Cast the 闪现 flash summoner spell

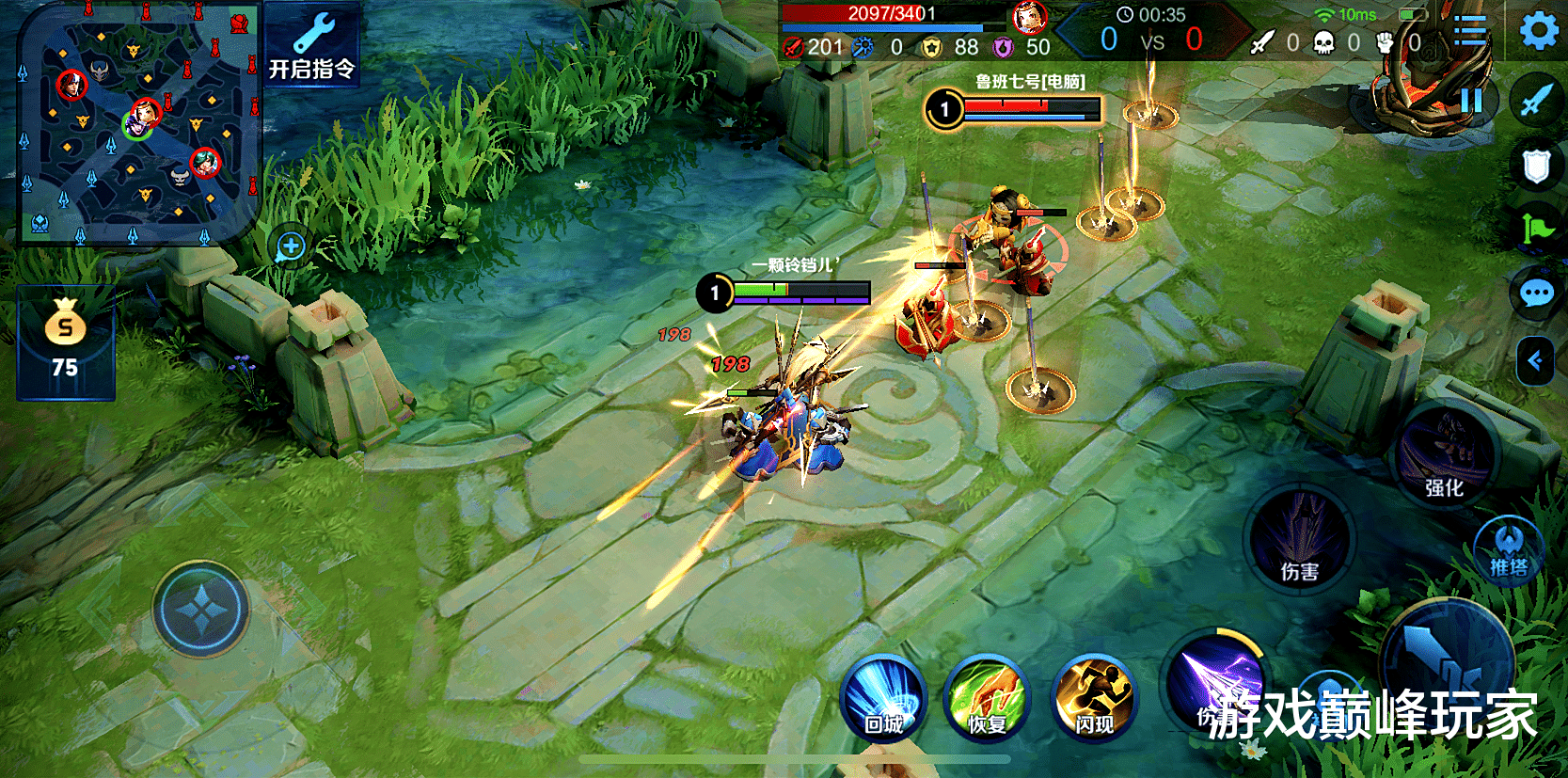(x=1094, y=699)
